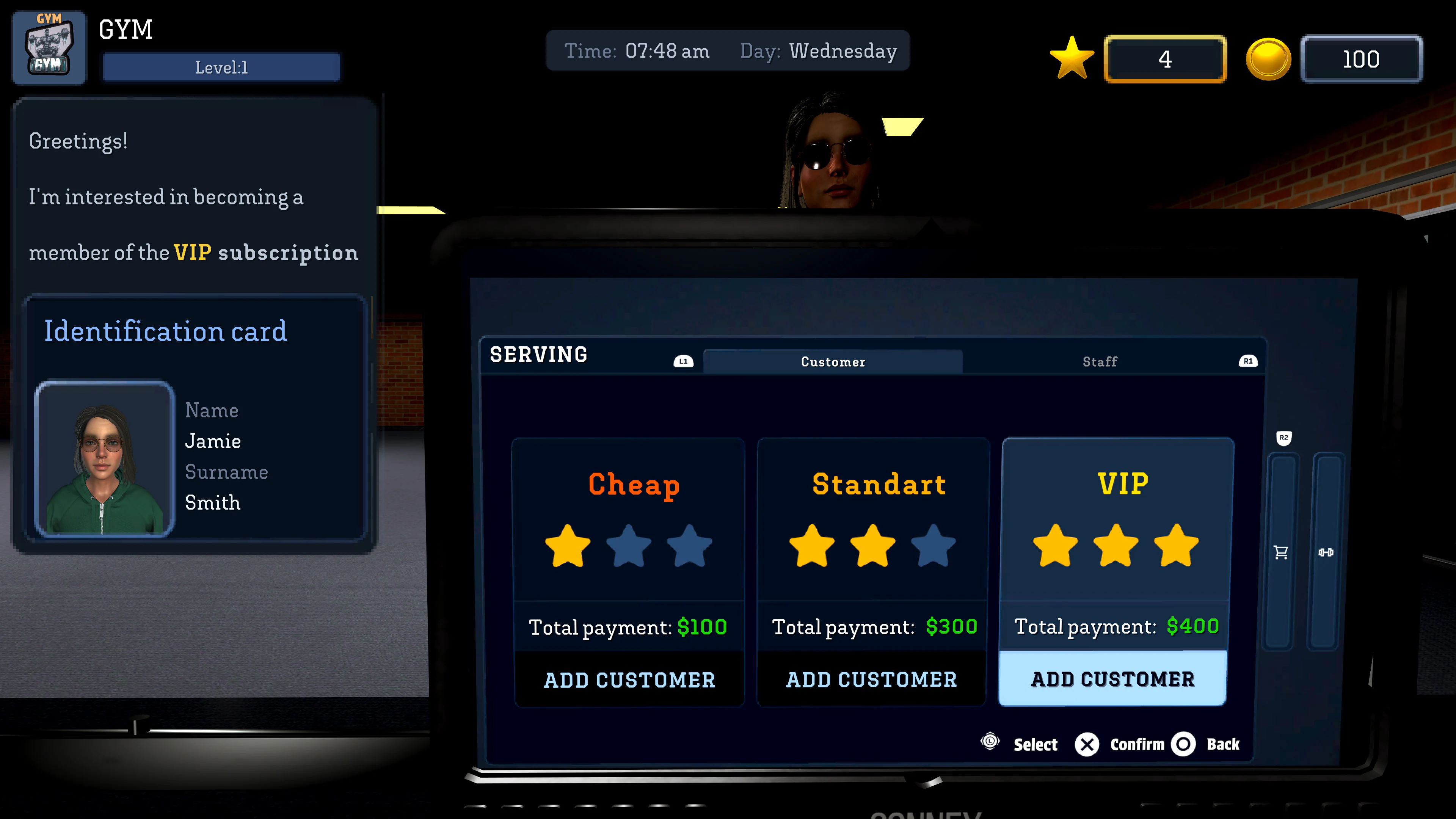Select the dumbbell icon on the right sidebar

point(1327,552)
